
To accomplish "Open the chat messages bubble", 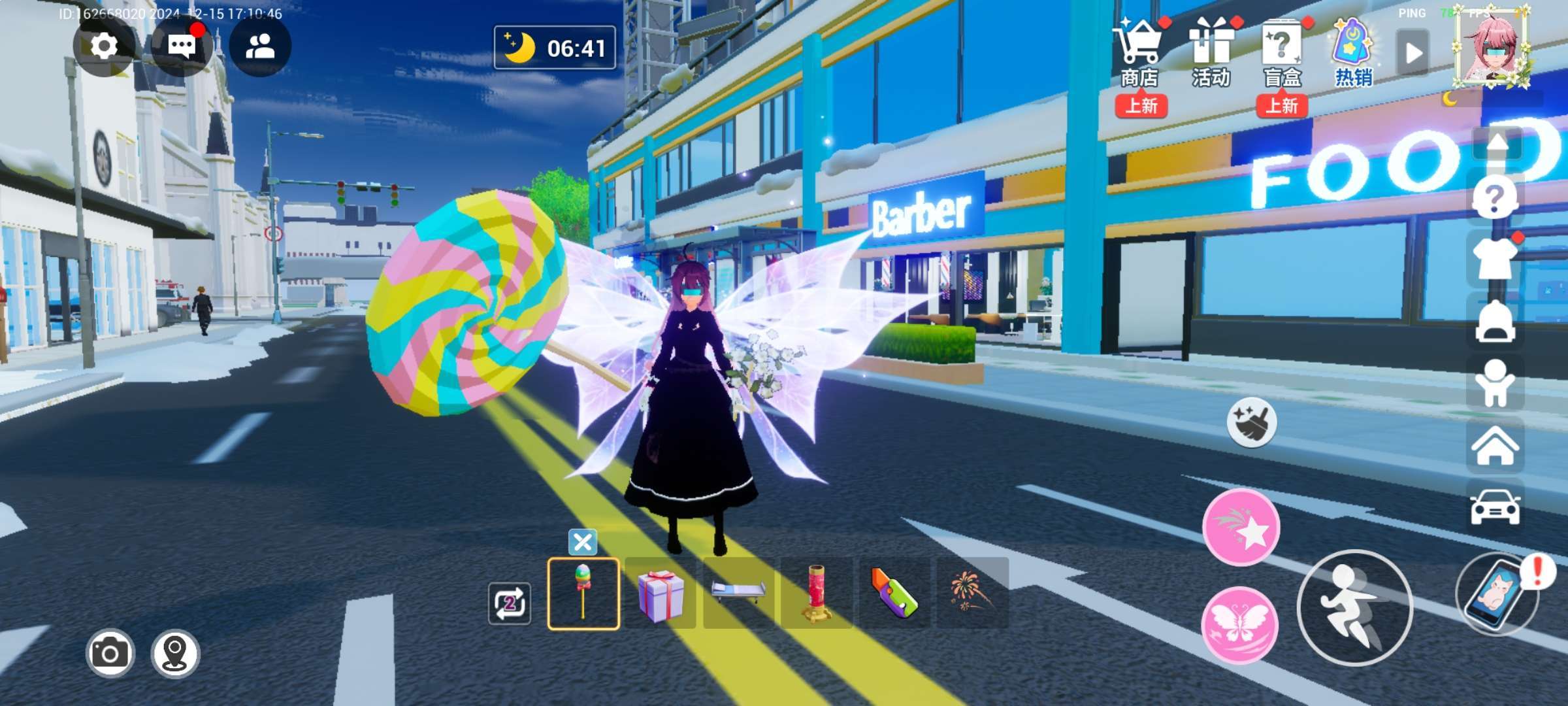I will 181,47.
